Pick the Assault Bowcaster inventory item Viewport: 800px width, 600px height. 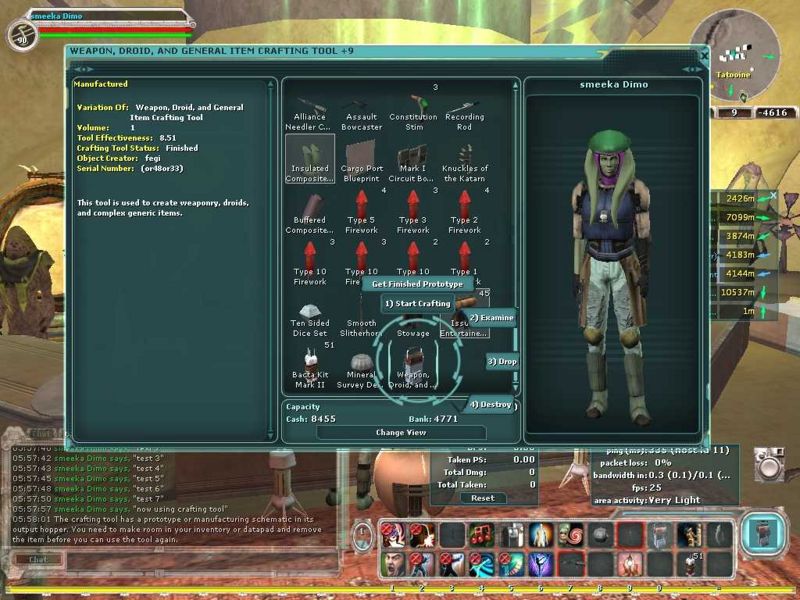coord(361,110)
